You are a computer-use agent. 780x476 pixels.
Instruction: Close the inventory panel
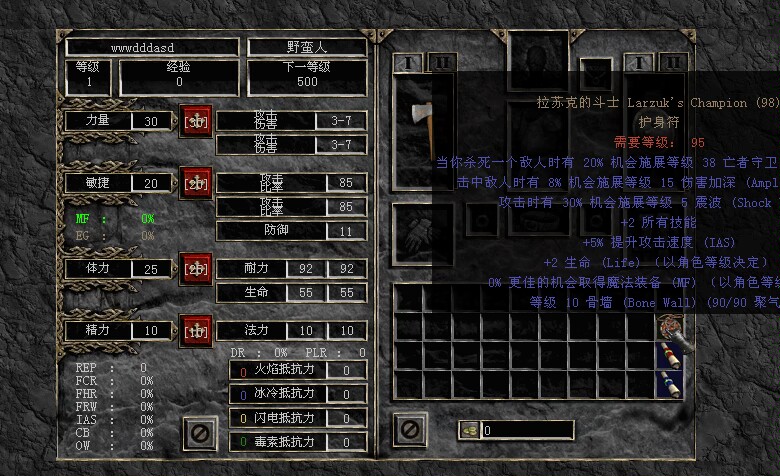409,430
